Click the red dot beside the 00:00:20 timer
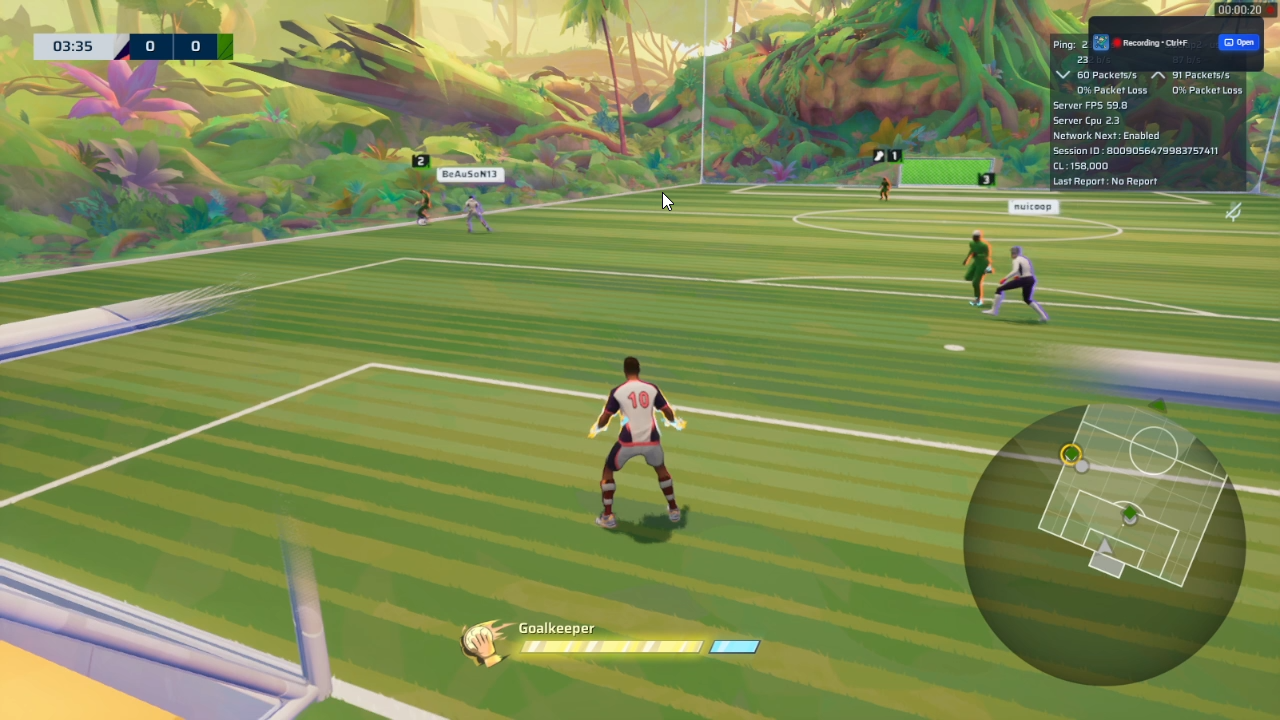 pos(1269,10)
